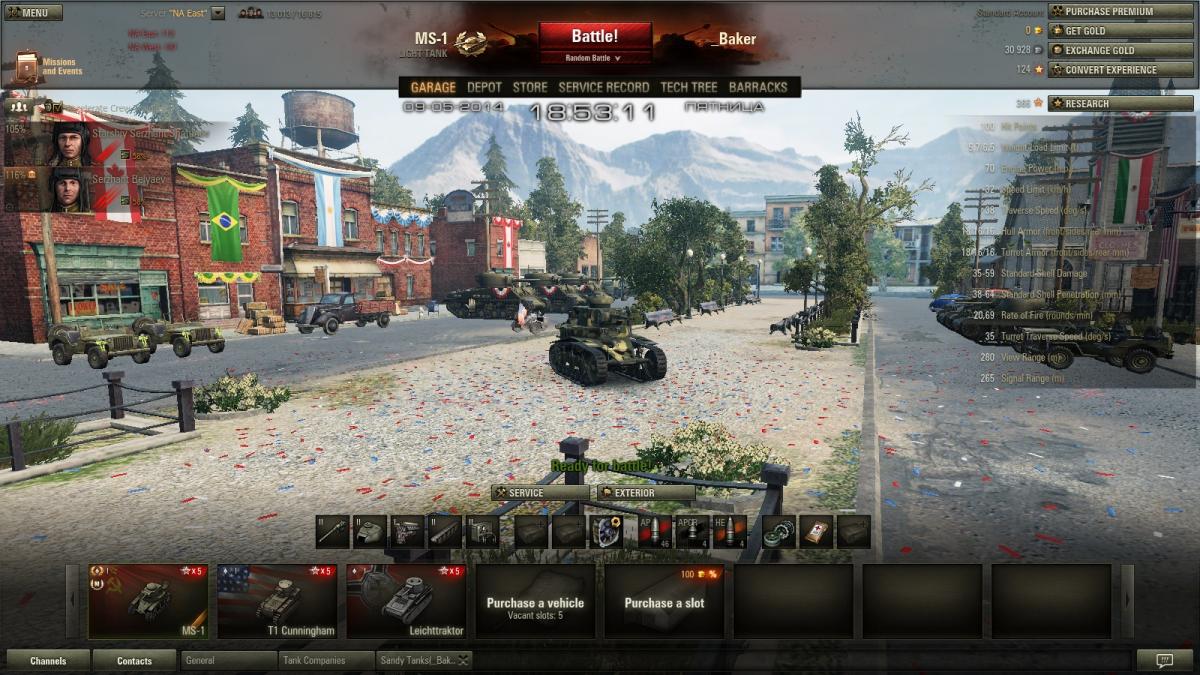Open Research for the vehicle
This screenshot has width=1200, height=675.
click(x=1120, y=103)
